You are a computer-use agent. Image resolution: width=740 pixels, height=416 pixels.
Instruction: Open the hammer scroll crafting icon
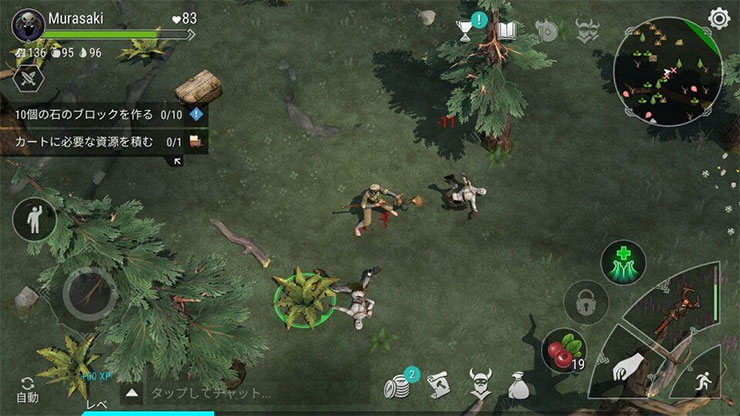point(439,386)
